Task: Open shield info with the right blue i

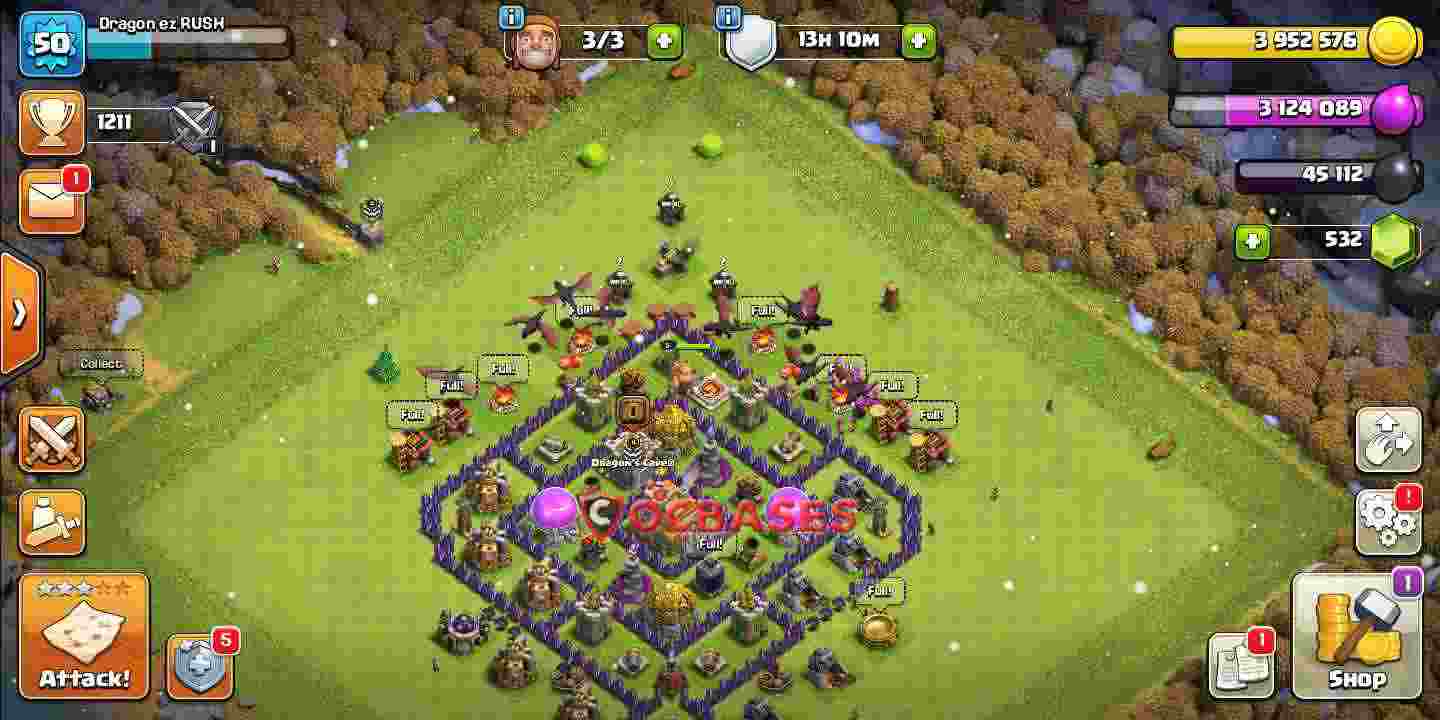Action: [727, 16]
